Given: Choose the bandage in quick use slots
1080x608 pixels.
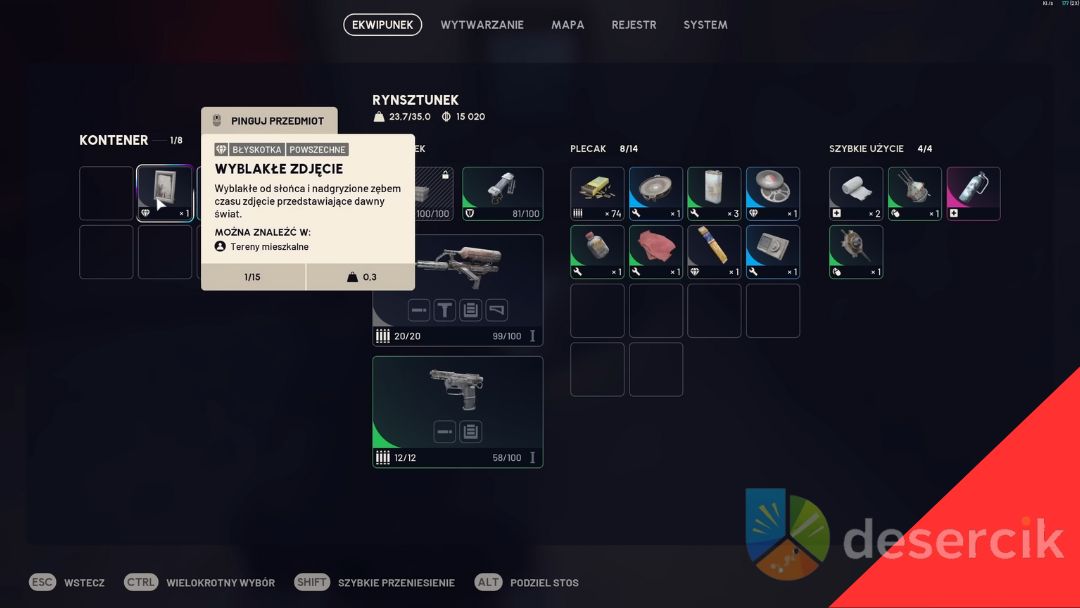Looking at the screenshot, I should pos(856,193).
